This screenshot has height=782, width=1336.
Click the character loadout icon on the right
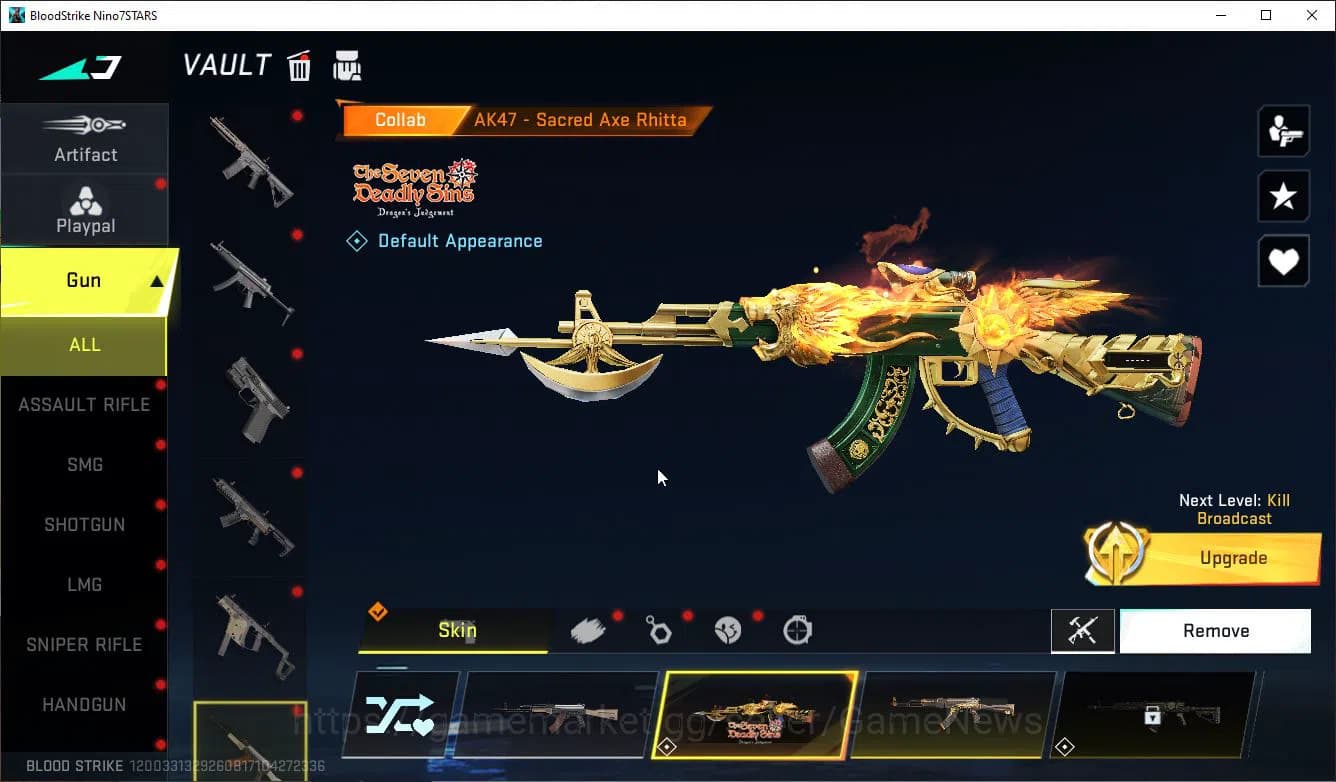click(x=1283, y=131)
